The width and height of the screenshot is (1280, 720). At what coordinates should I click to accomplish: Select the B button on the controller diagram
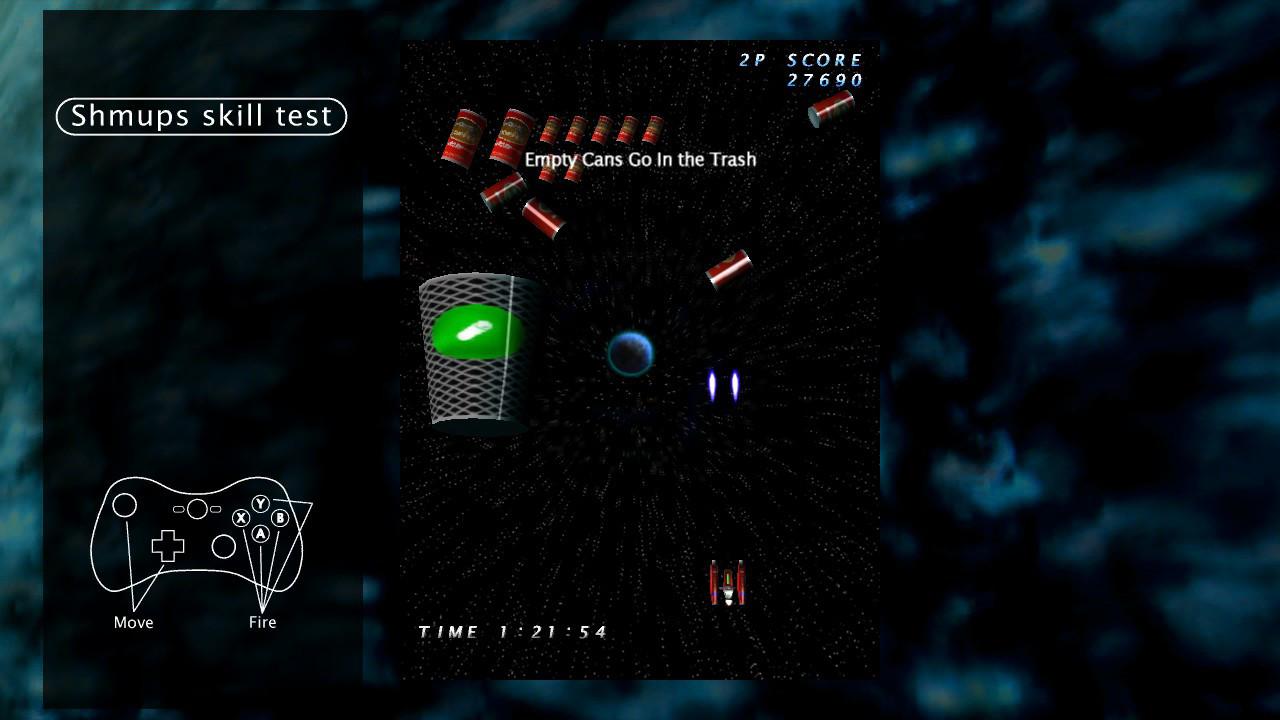point(280,518)
